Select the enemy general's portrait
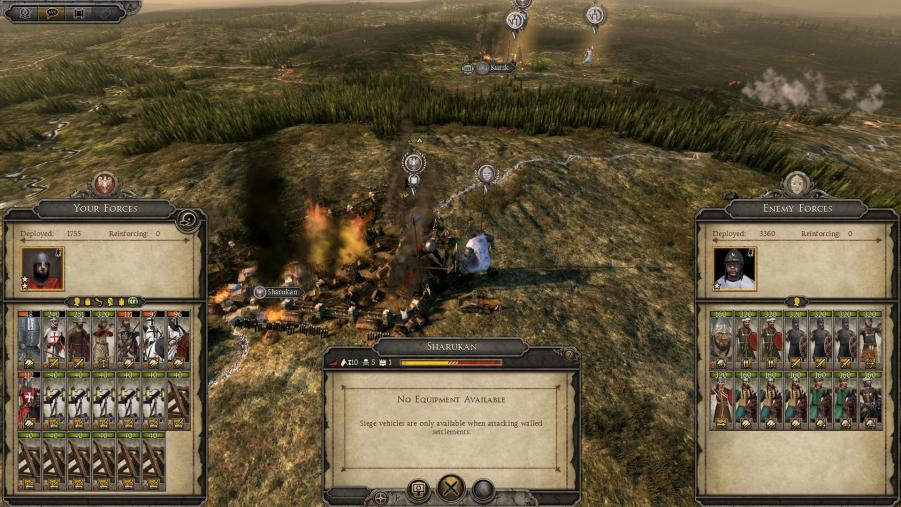Screen dimensions: 901x507 point(735,268)
